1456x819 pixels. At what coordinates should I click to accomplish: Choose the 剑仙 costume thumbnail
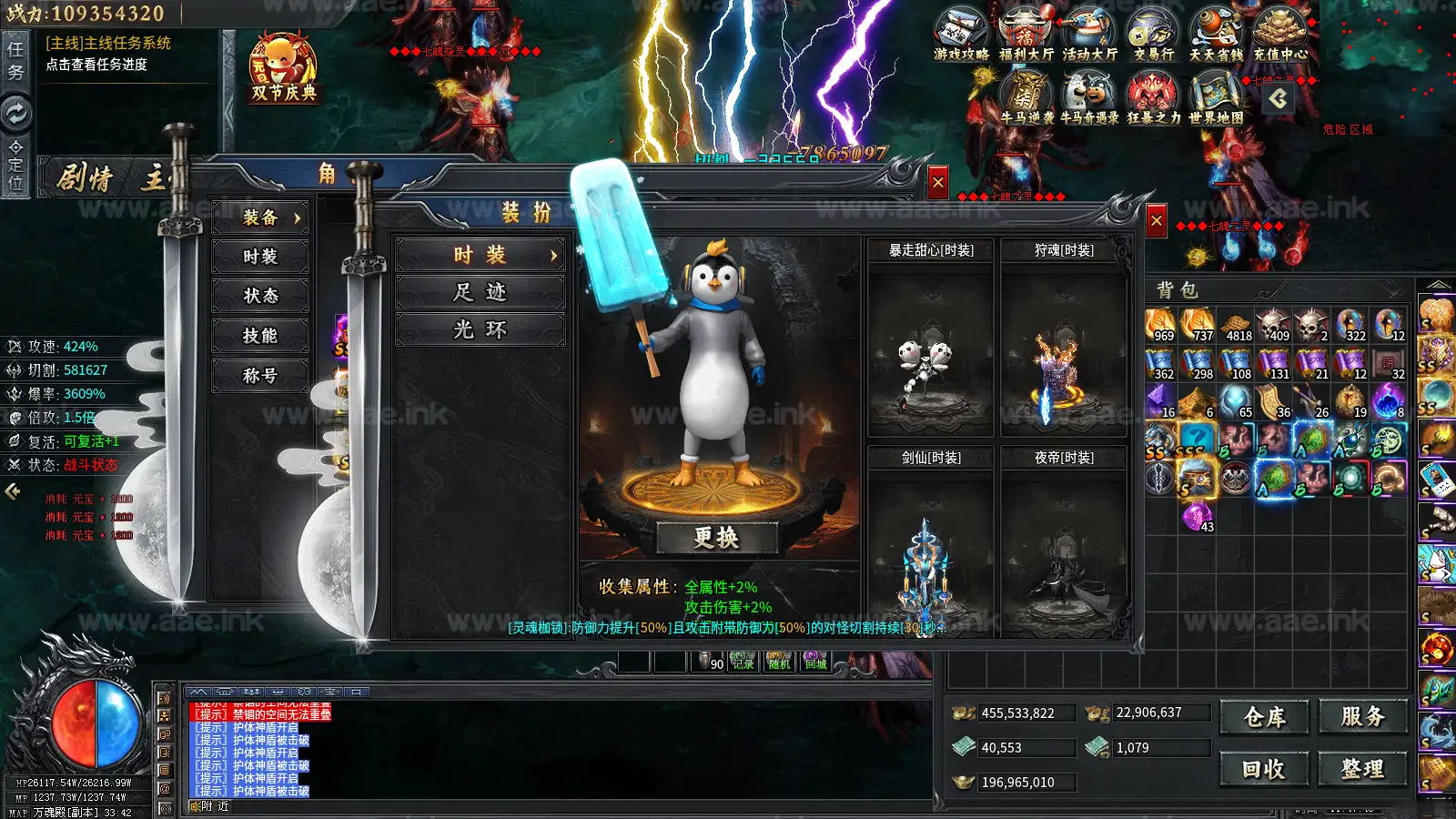pos(930,555)
